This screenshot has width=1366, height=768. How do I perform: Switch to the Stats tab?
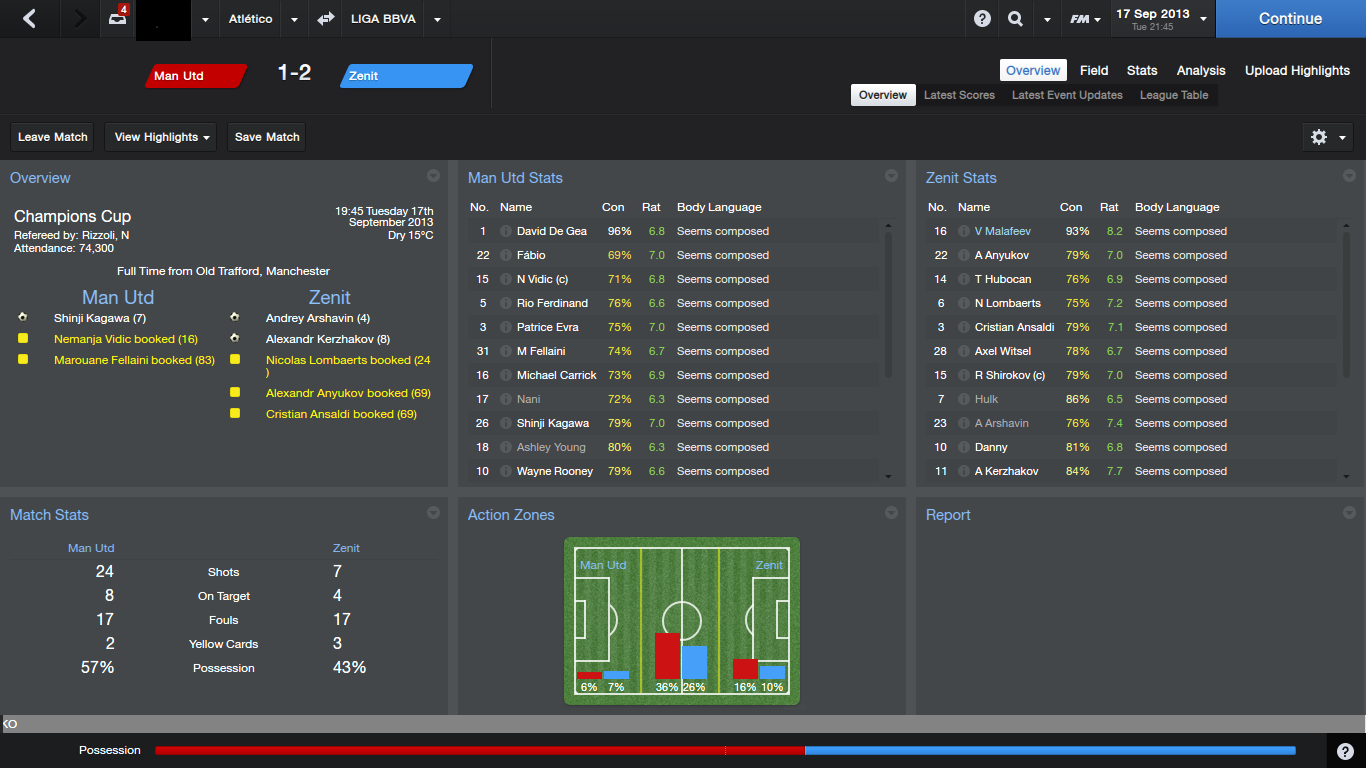[x=1142, y=70]
